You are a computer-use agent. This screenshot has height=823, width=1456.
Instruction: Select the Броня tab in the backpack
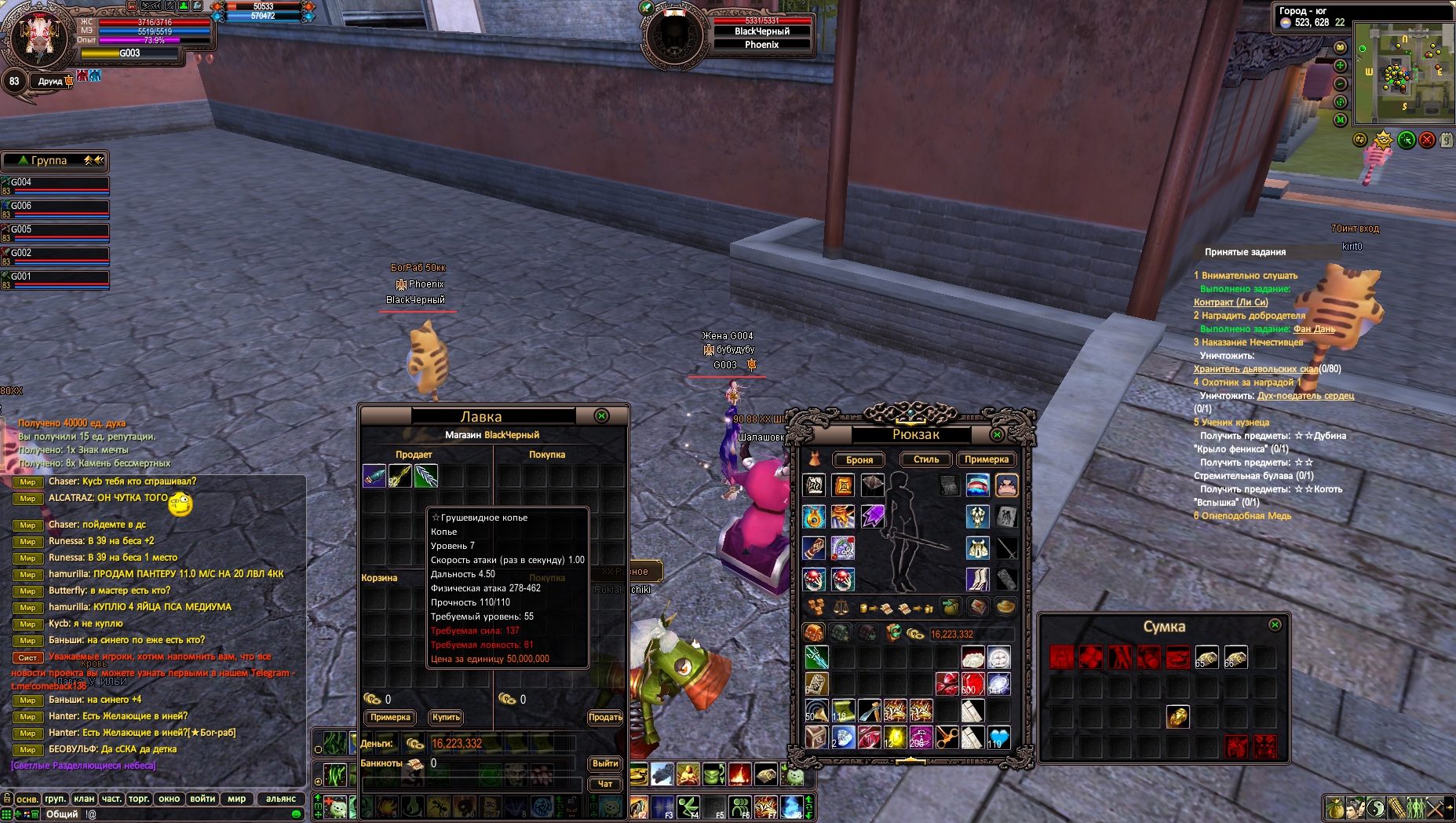pos(859,460)
